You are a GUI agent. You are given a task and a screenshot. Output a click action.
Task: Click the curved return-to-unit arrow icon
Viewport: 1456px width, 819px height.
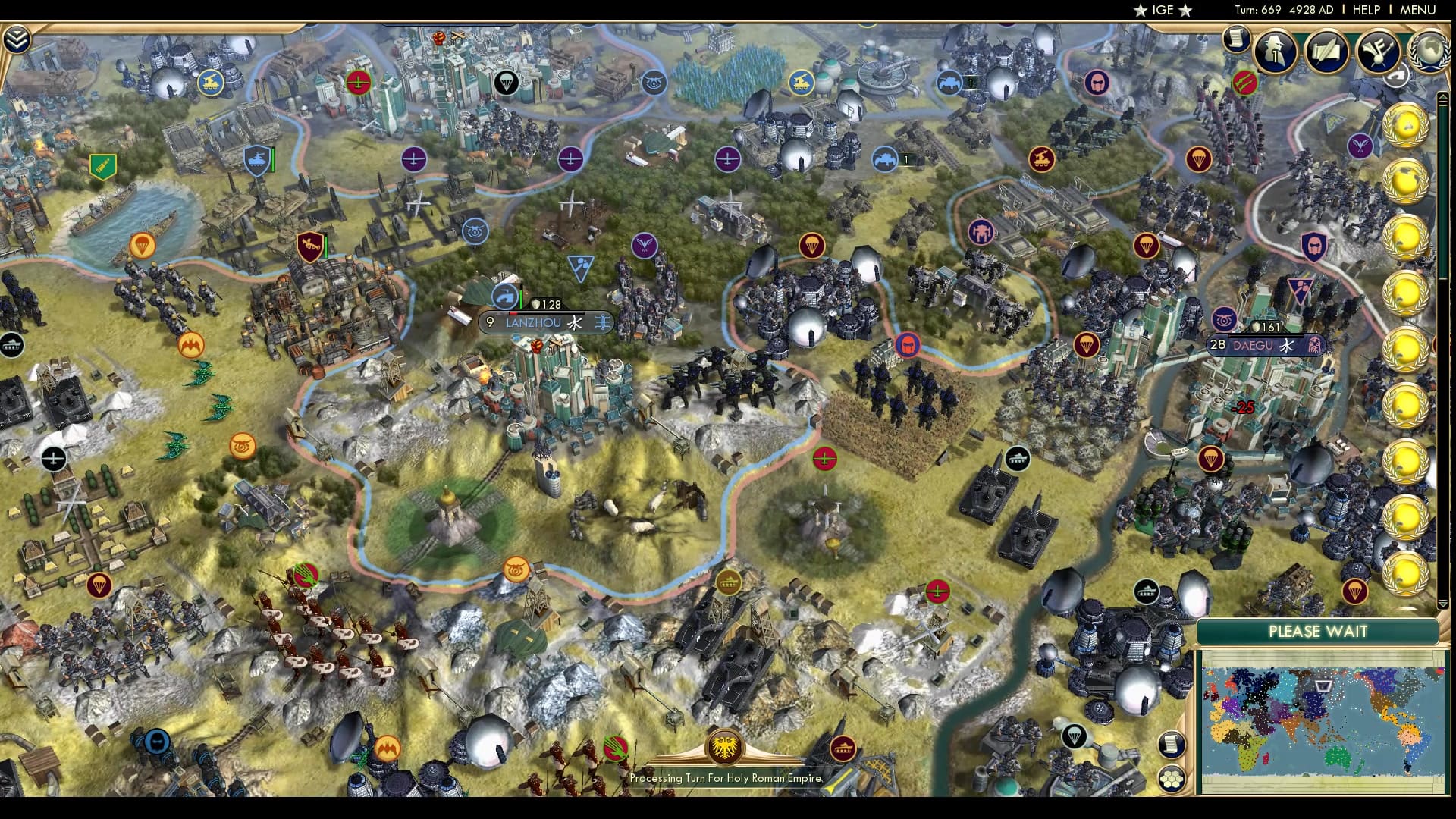1398,76
